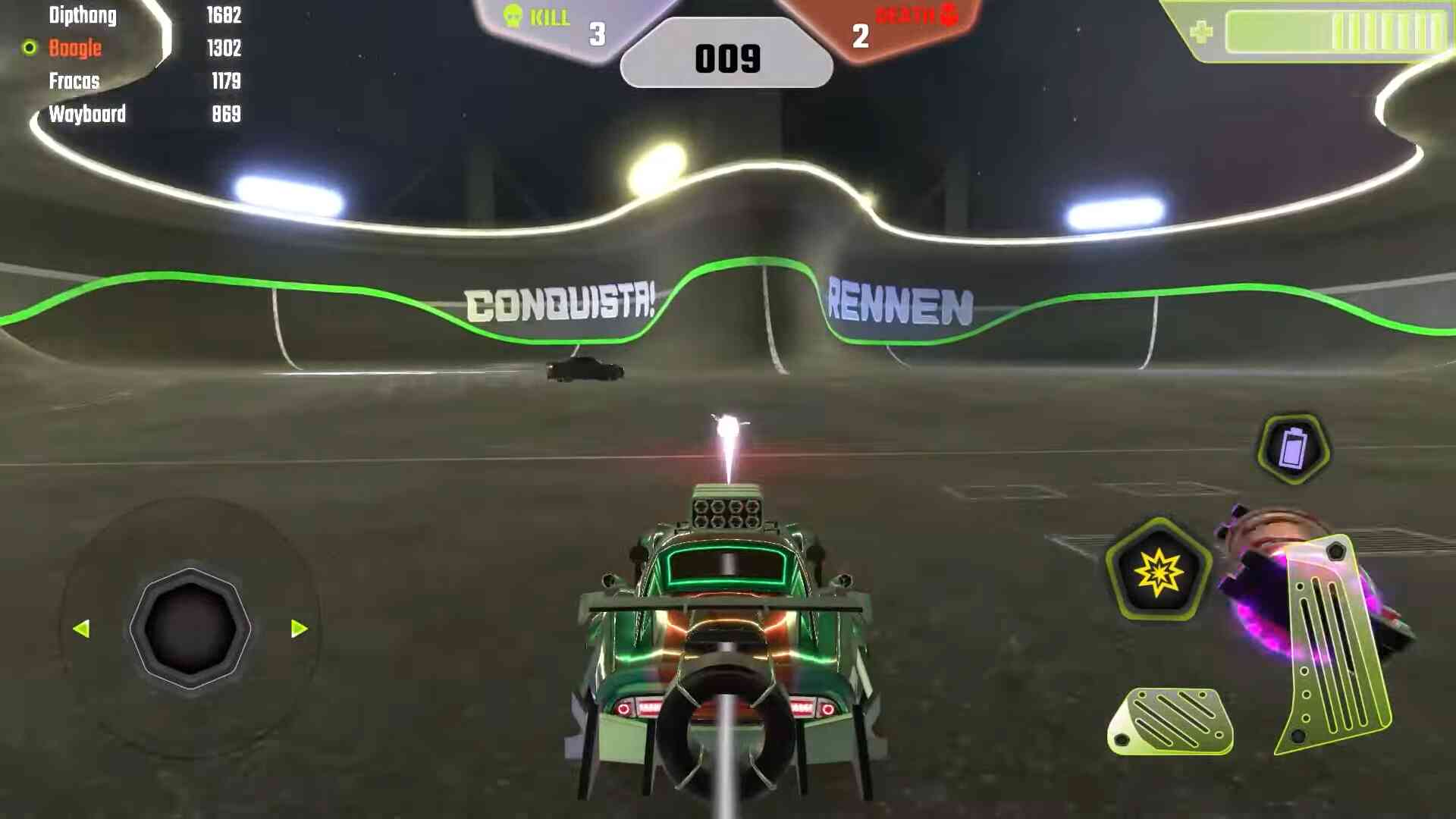
Task: Select Boogle in the leaderboard
Action: click(x=75, y=49)
